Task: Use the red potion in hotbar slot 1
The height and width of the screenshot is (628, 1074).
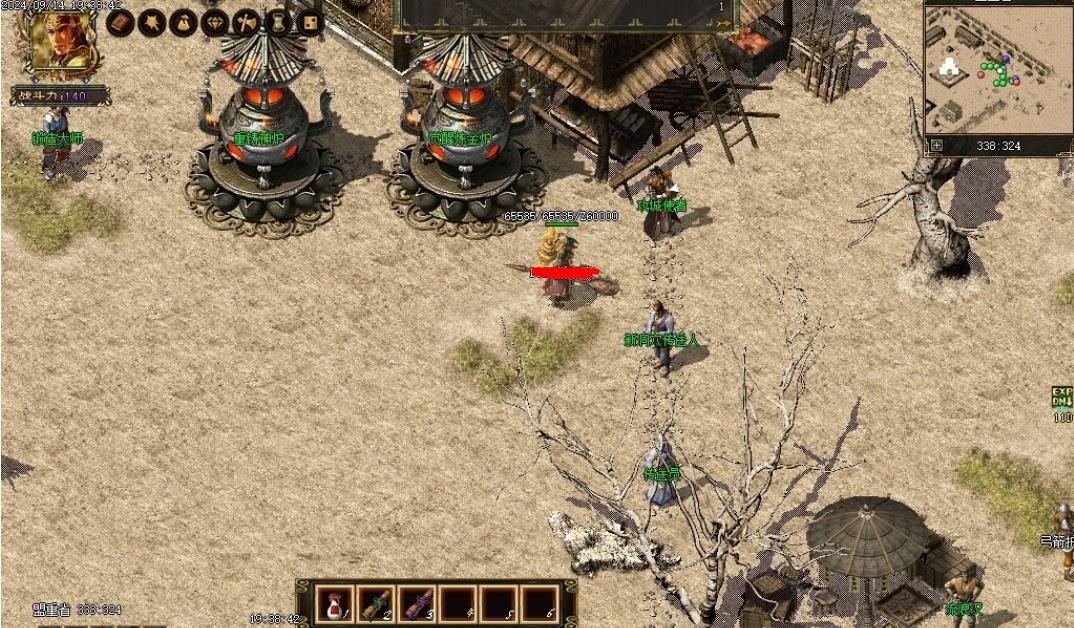Action: [334, 603]
